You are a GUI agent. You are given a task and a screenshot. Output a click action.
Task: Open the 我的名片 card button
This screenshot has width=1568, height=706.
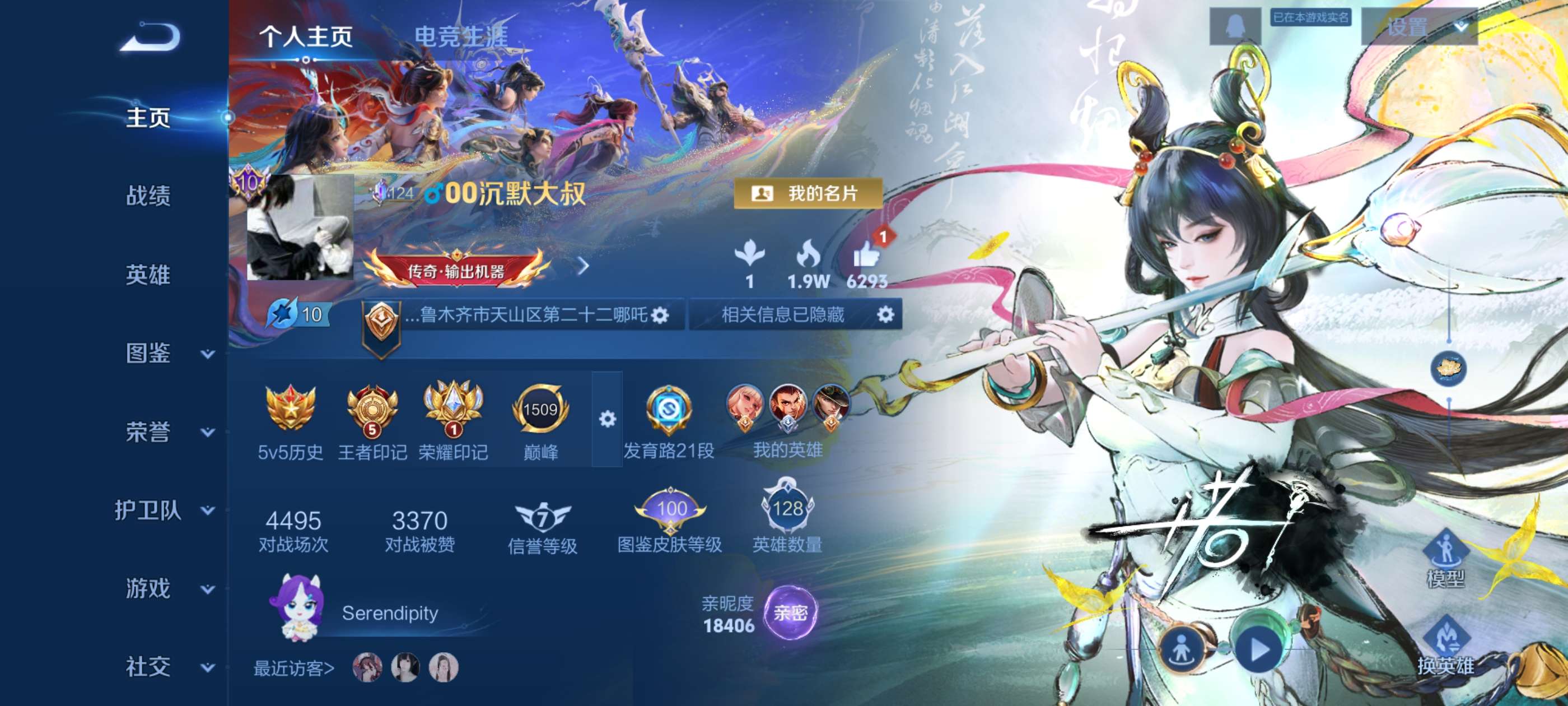click(807, 194)
